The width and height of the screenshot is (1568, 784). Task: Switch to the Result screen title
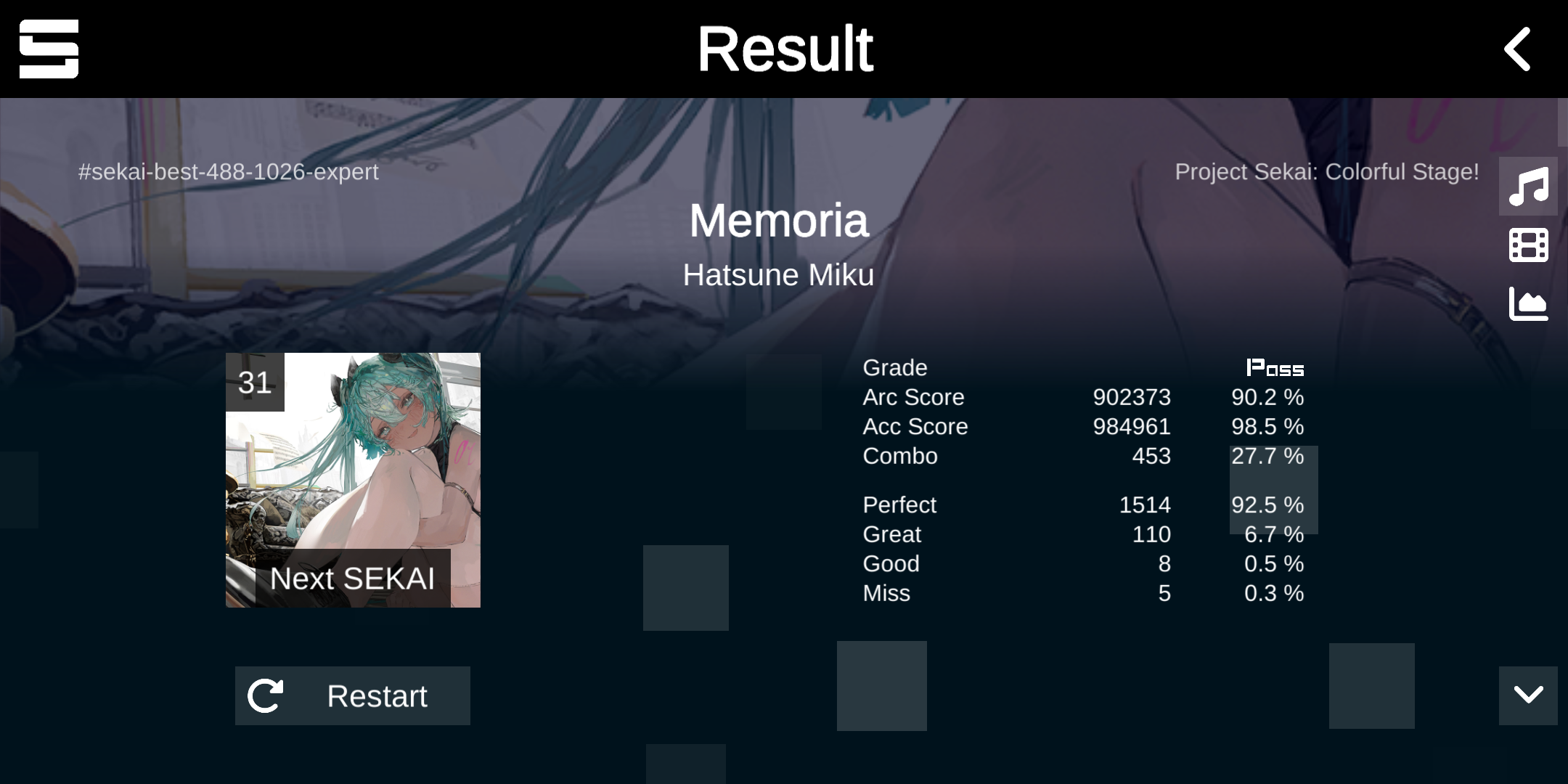pos(784,48)
